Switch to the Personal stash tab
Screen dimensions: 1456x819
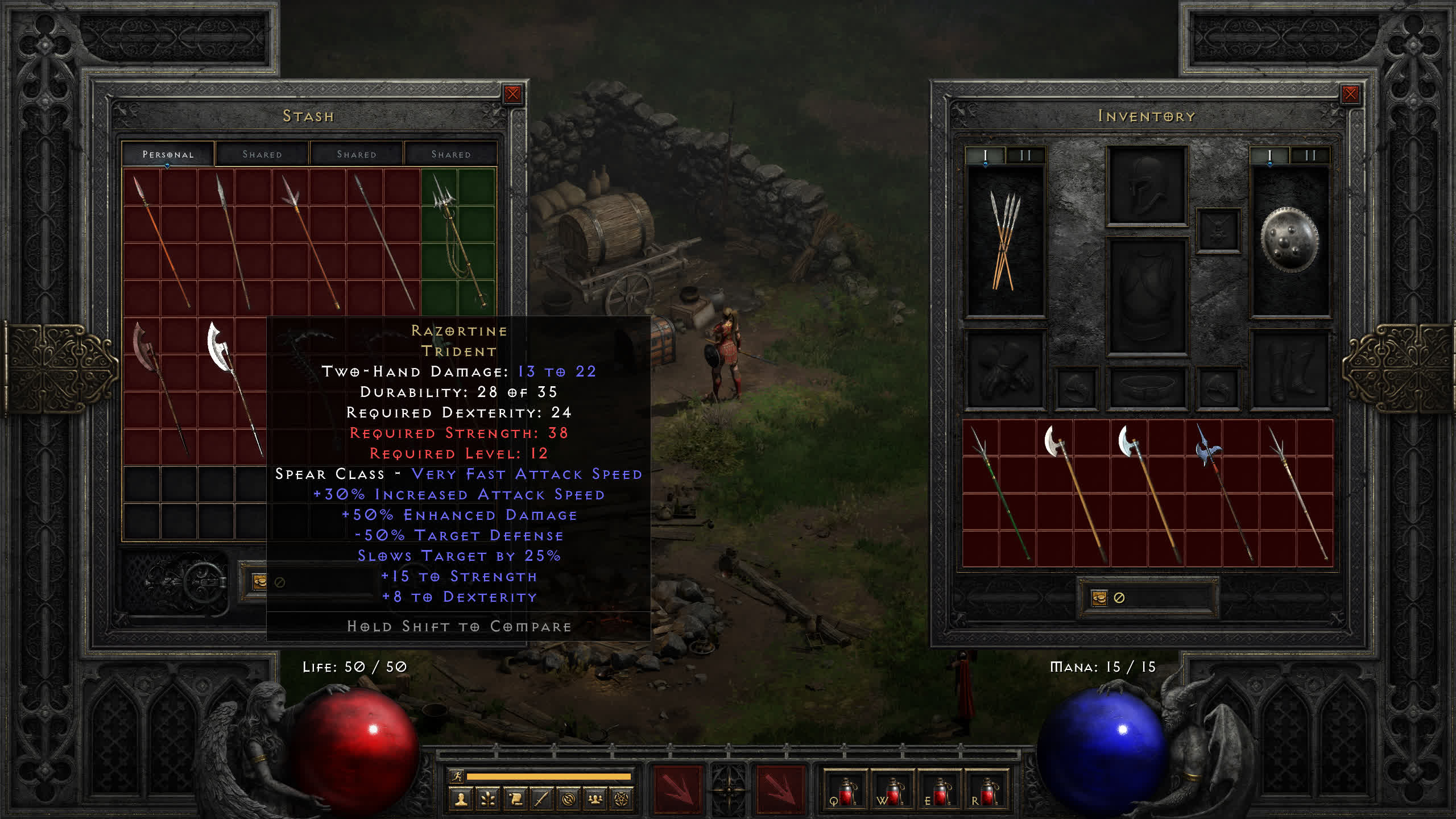click(x=168, y=154)
